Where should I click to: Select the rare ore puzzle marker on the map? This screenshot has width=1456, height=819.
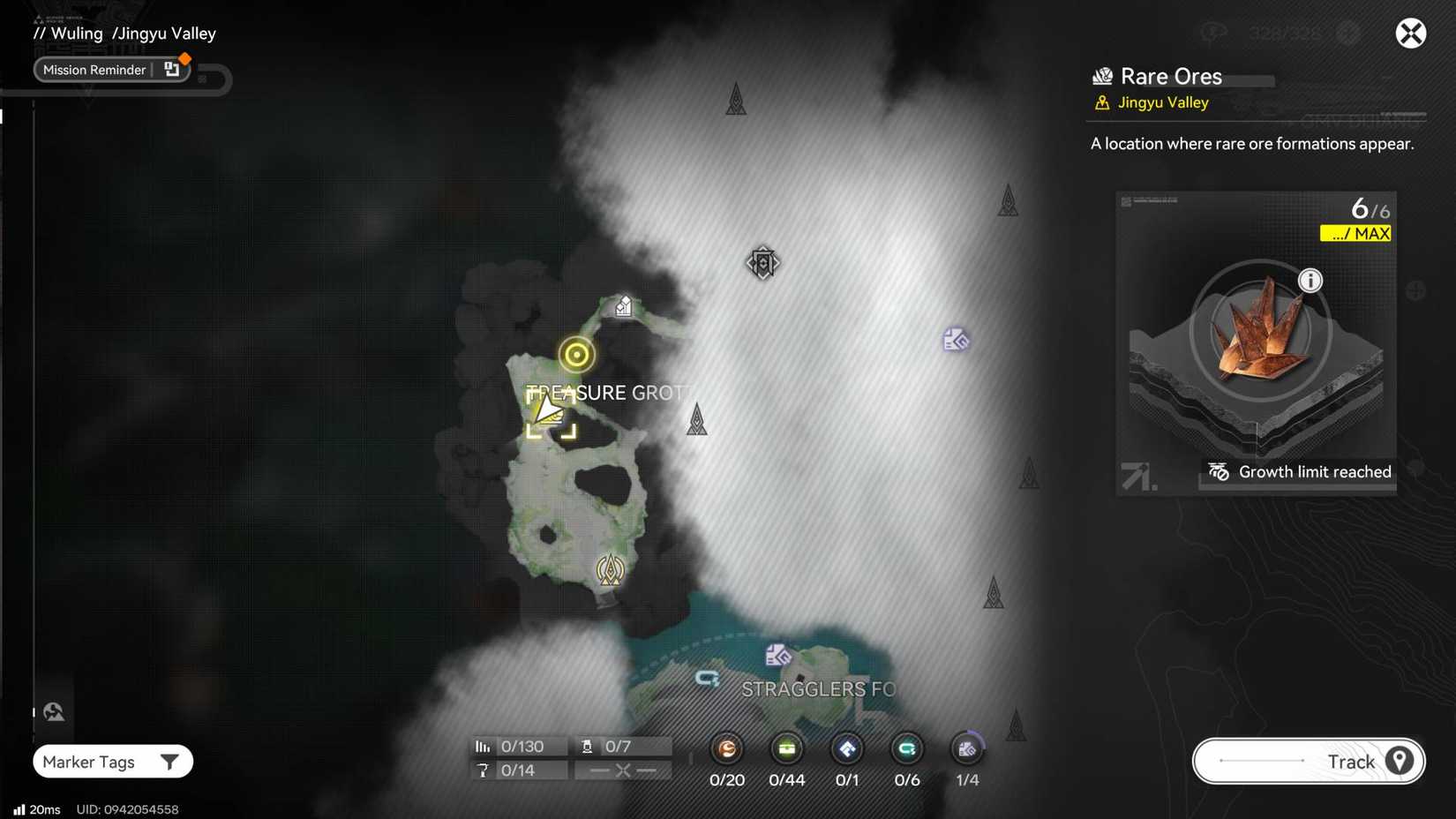(x=956, y=339)
